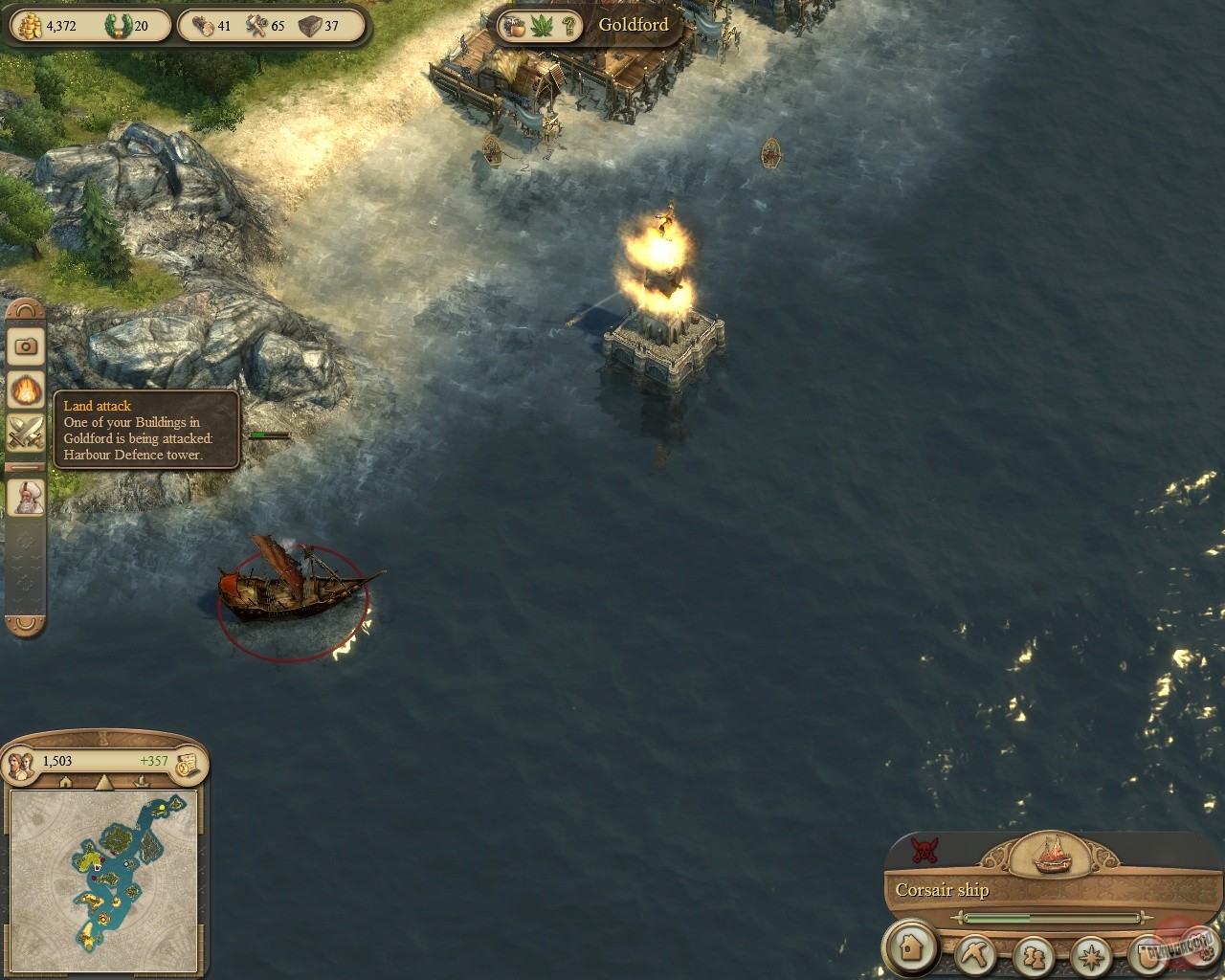Jump to the crossed swords attack alert
1225x980 pixels.
pyautogui.click(x=26, y=434)
